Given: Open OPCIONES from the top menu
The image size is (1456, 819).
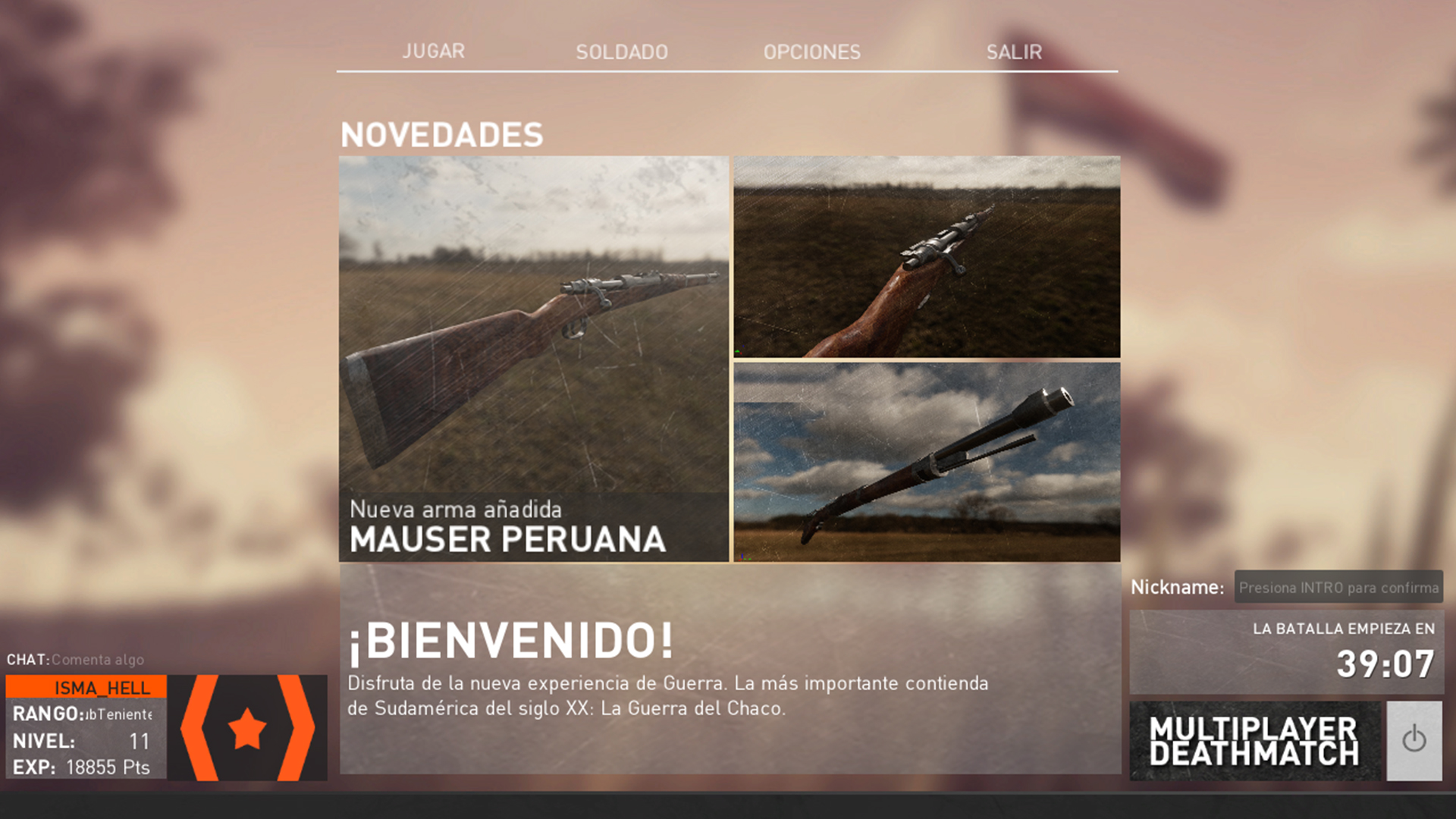Looking at the screenshot, I should point(812,52).
